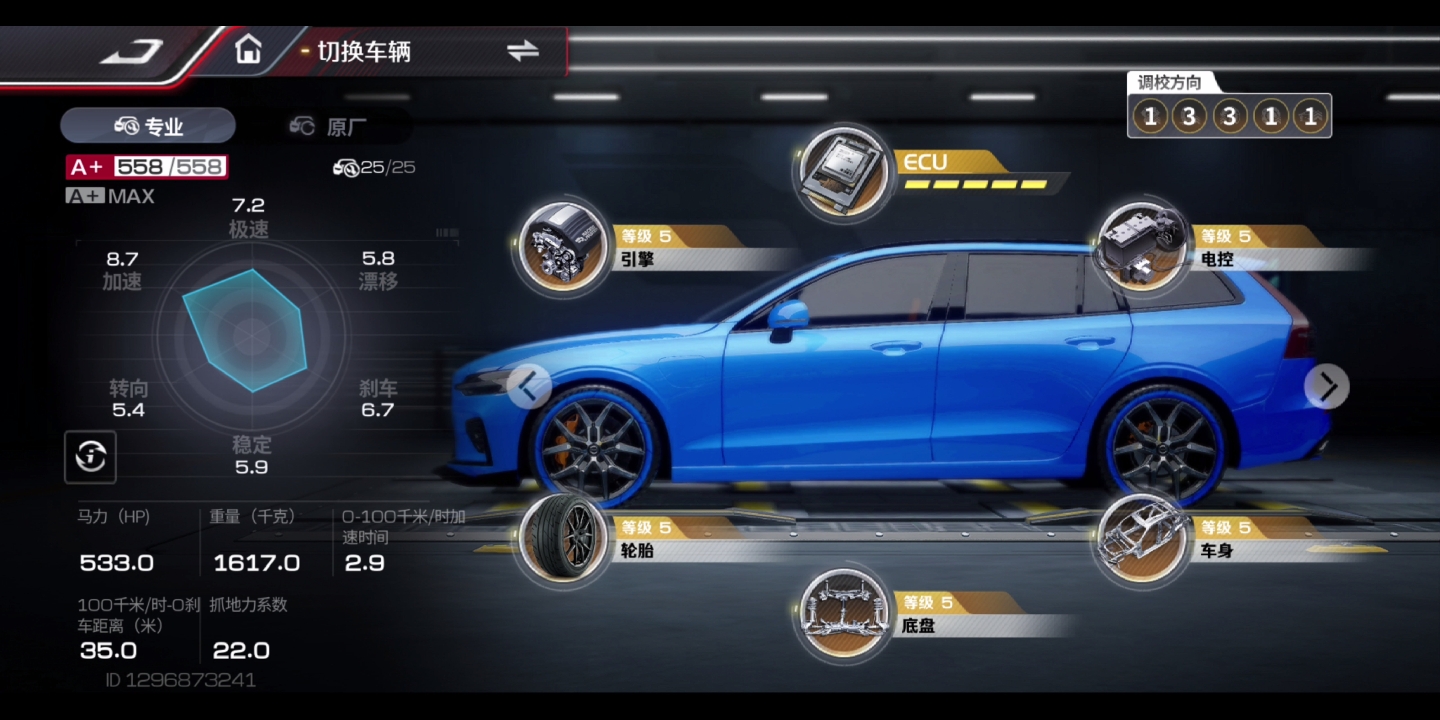This screenshot has height=720, width=1440.
Task: Select the 引擎 engine part
Action: coord(562,247)
